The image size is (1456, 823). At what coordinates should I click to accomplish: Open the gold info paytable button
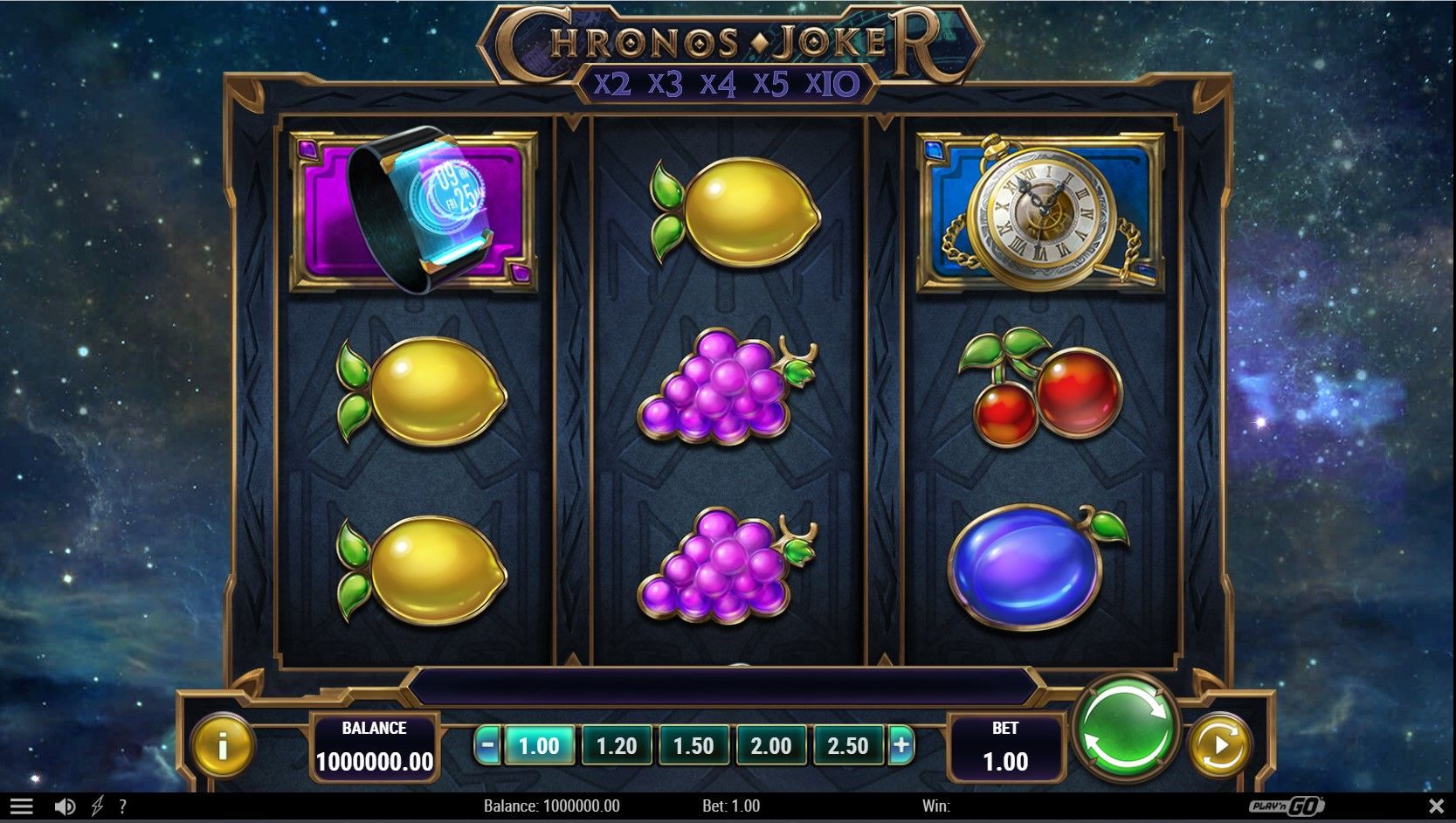tap(223, 745)
